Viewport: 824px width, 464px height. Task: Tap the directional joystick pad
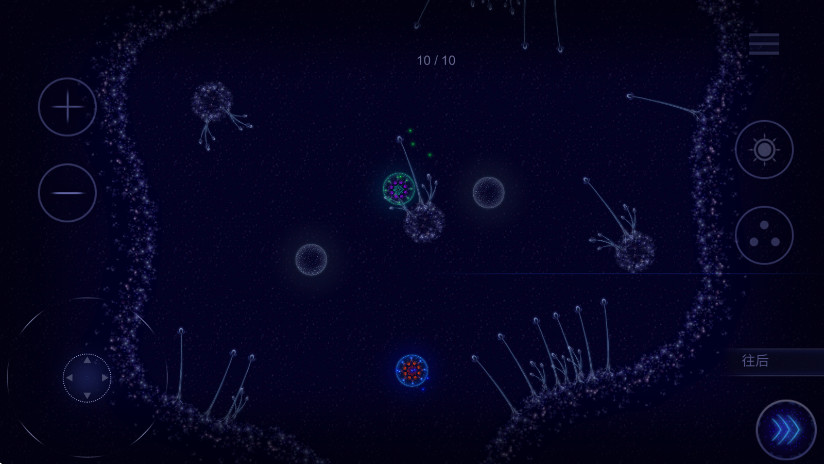[x=87, y=378]
